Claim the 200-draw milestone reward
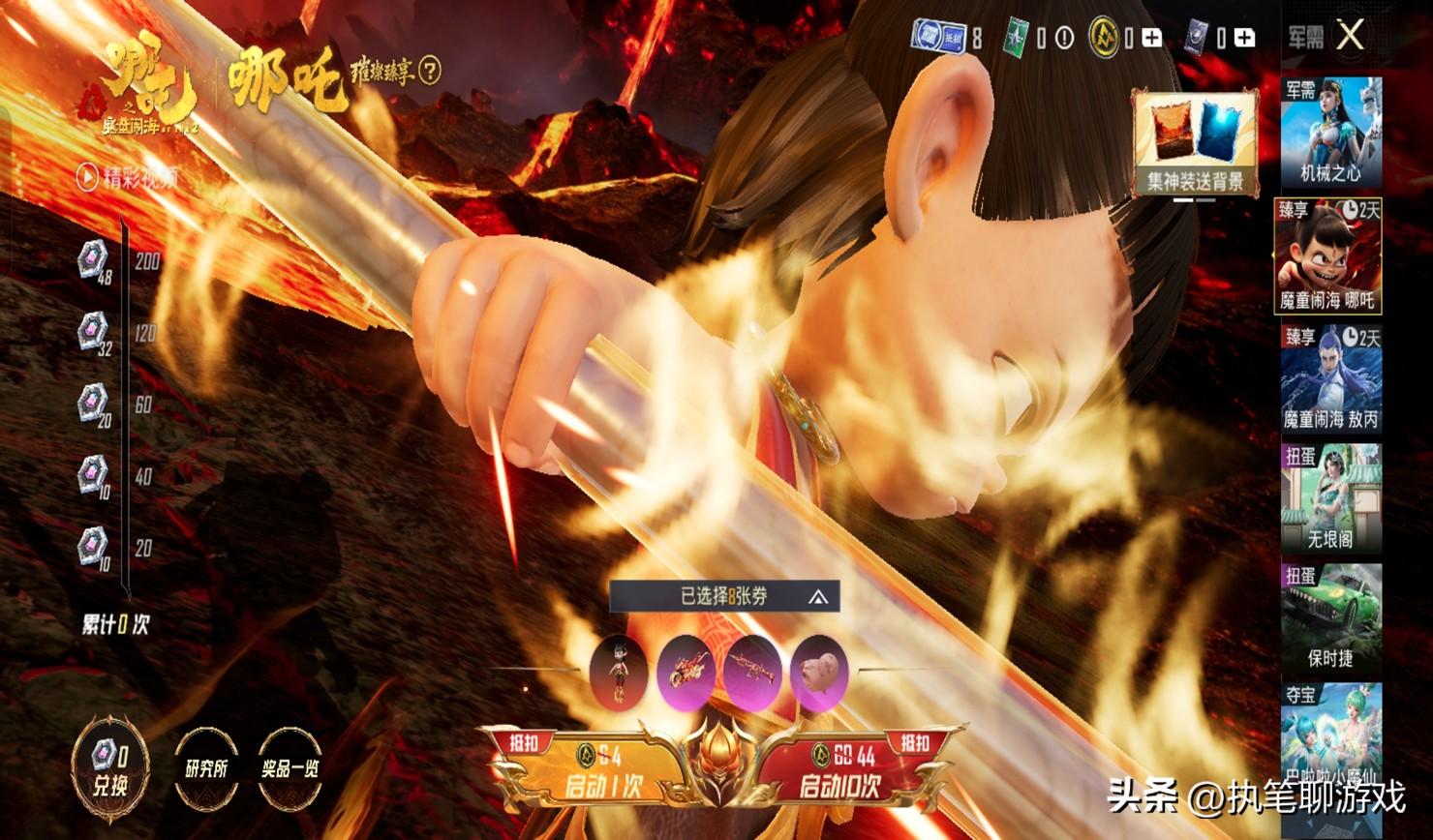This screenshot has height=840, width=1433. 93,260
